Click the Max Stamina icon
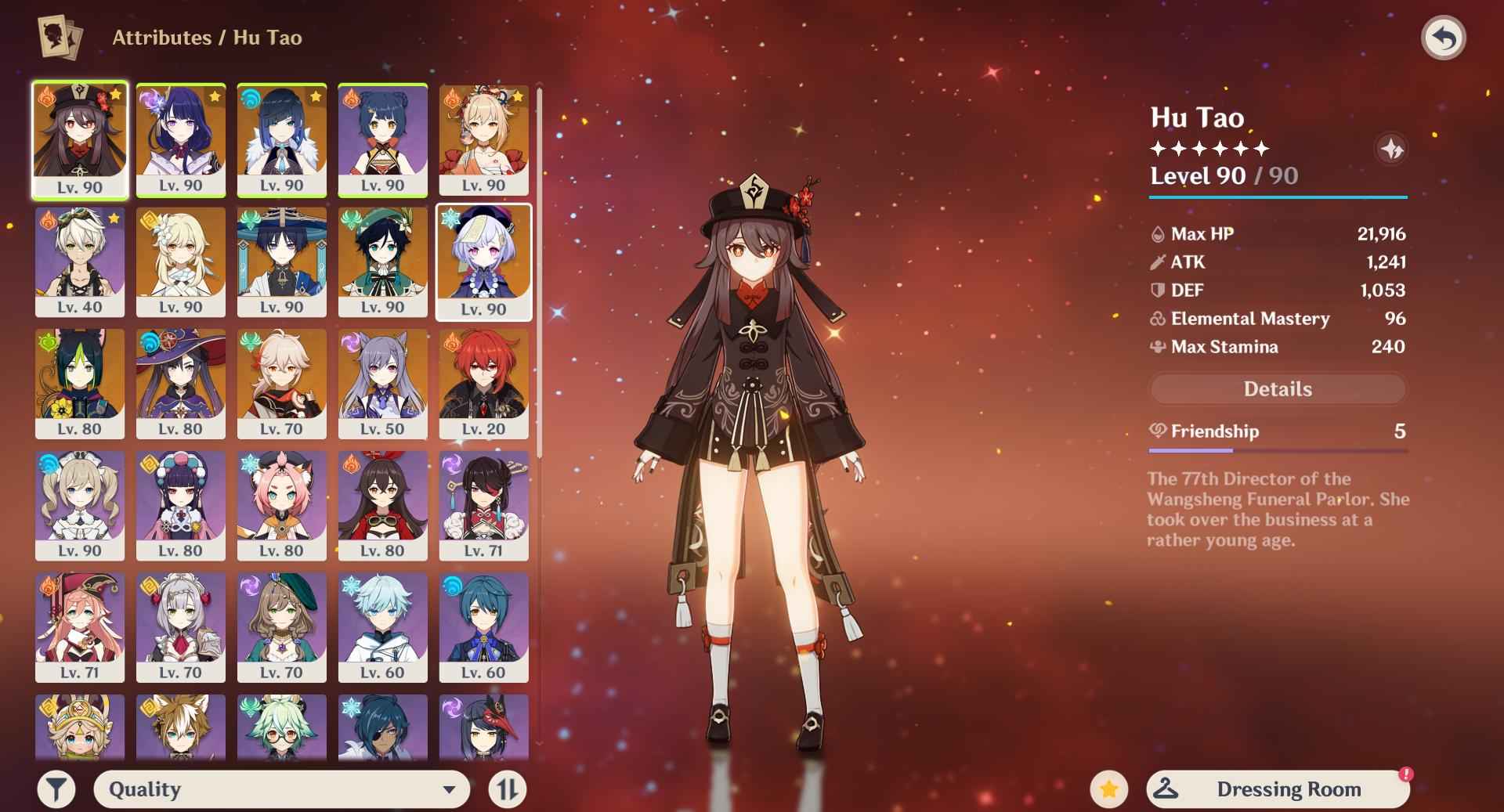Viewport: 1504px width, 812px height. point(1157,347)
